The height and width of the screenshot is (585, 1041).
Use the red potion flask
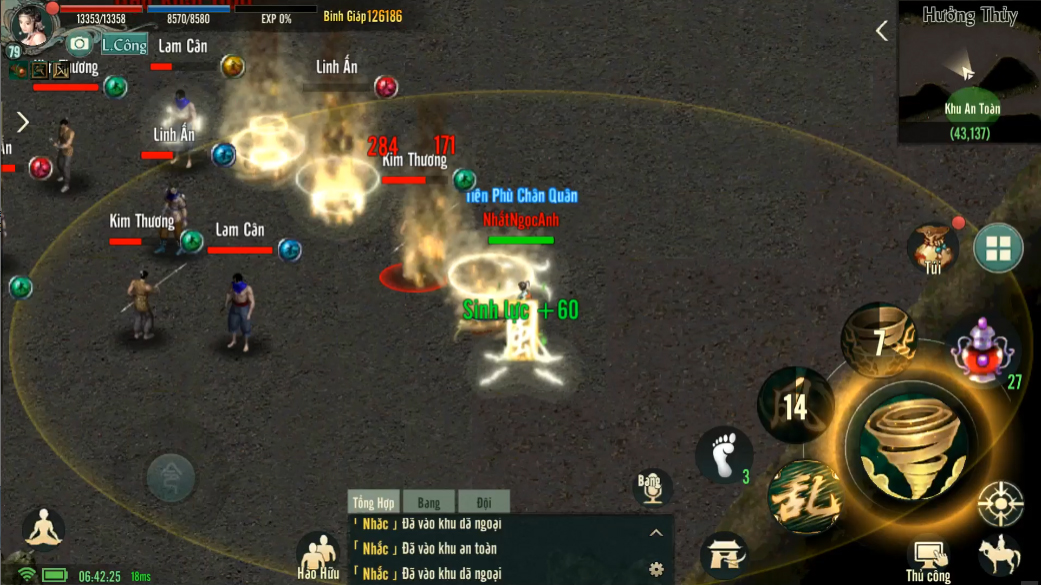coord(981,352)
